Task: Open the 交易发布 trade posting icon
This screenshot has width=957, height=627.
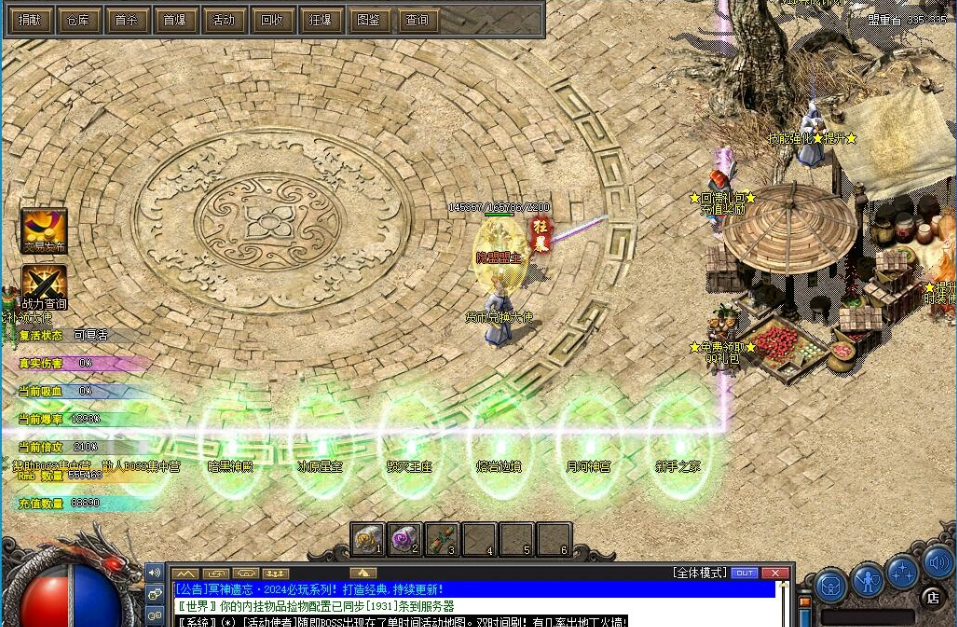Action: tap(44, 230)
